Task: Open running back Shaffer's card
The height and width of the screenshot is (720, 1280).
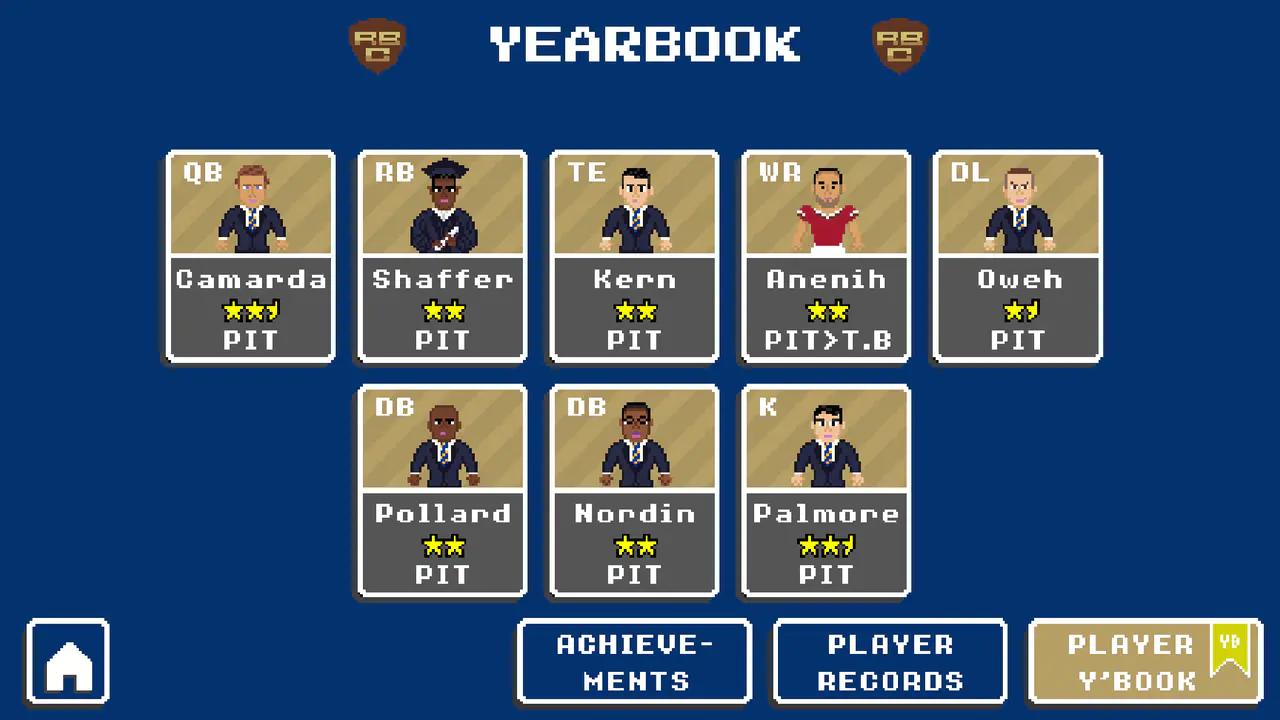Action: point(442,256)
